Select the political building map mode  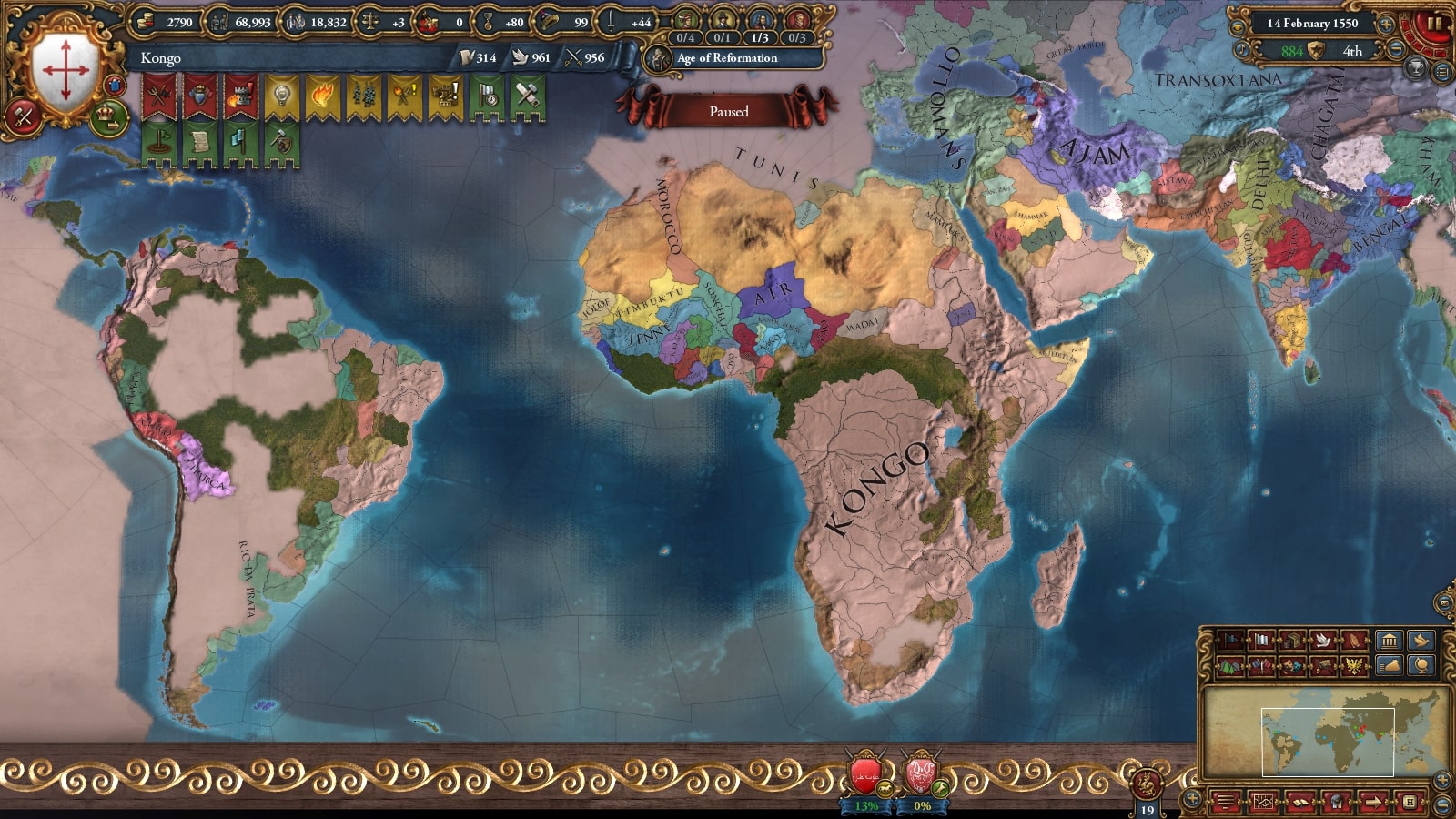pyautogui.click(x=1389, y=641)
